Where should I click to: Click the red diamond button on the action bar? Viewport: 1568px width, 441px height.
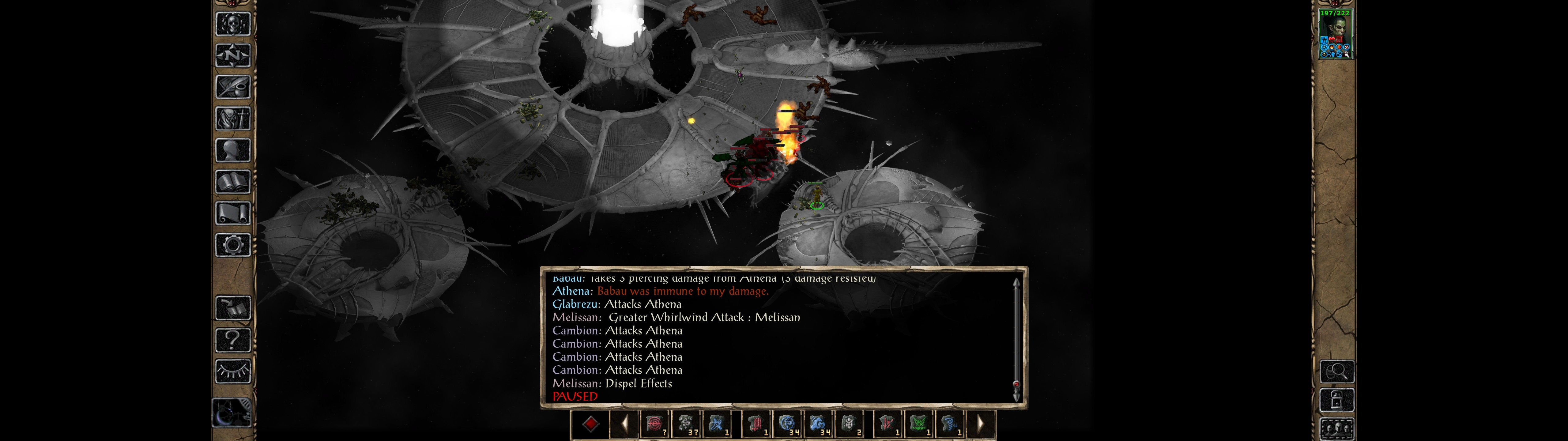coord(590,424)
